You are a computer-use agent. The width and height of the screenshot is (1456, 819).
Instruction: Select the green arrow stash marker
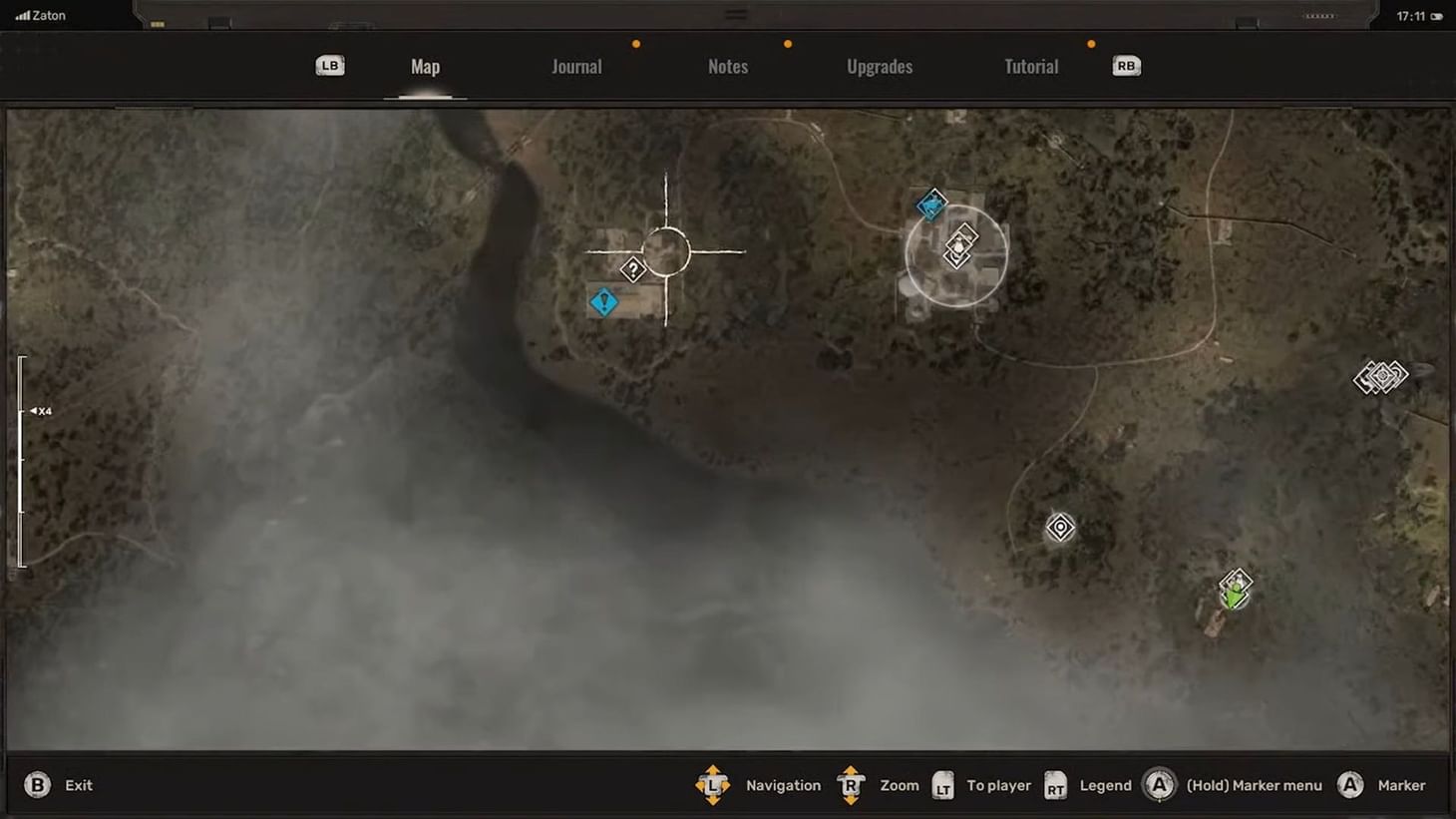pos(1233,591)
